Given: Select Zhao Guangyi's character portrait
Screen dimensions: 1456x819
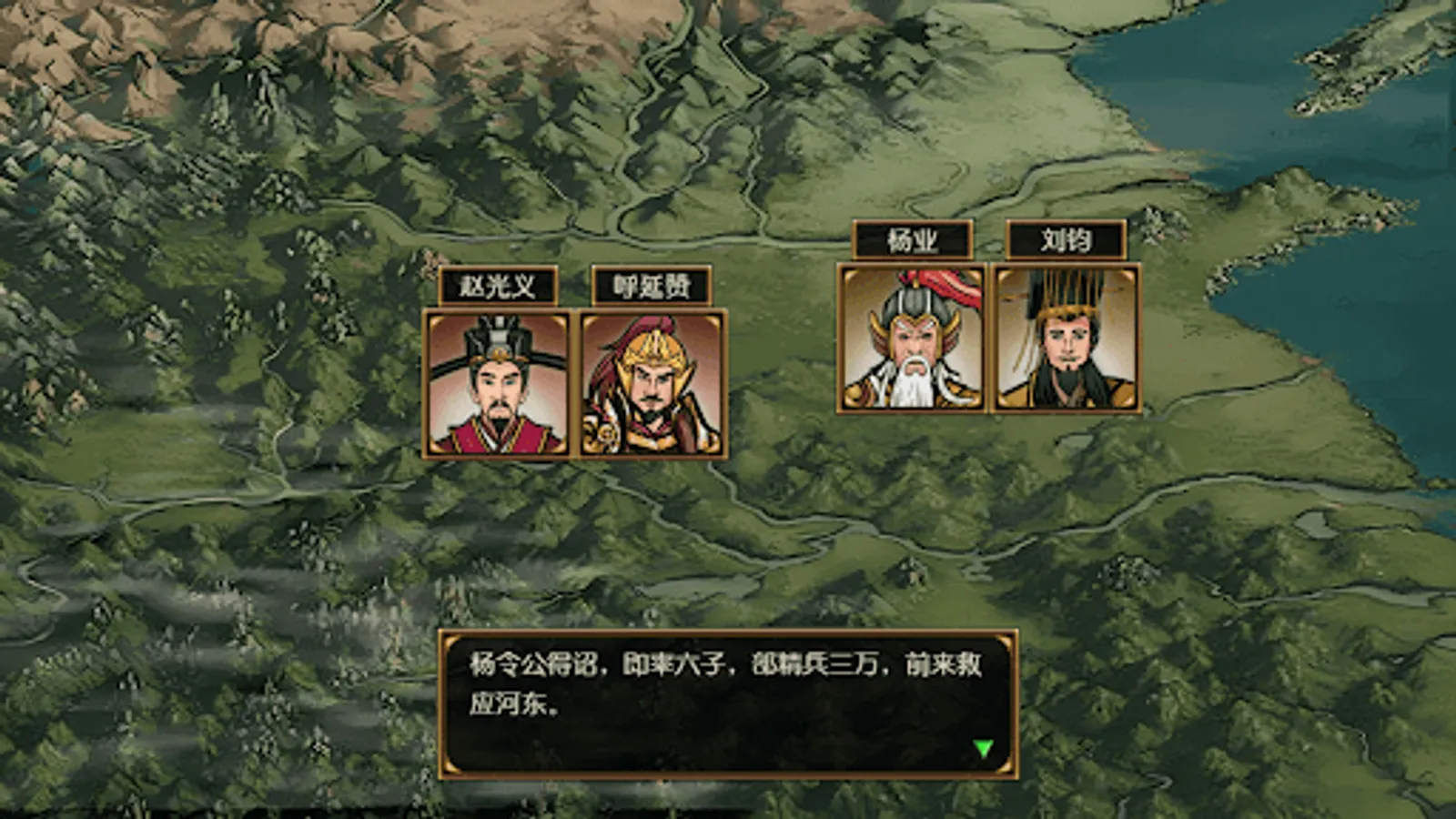Looking at the screenshot, I should 496,387.
